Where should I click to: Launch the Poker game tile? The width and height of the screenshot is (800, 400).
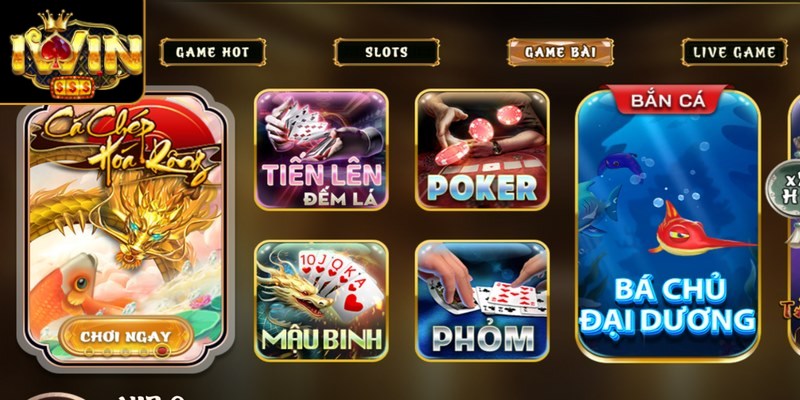(x=481, y=150)
